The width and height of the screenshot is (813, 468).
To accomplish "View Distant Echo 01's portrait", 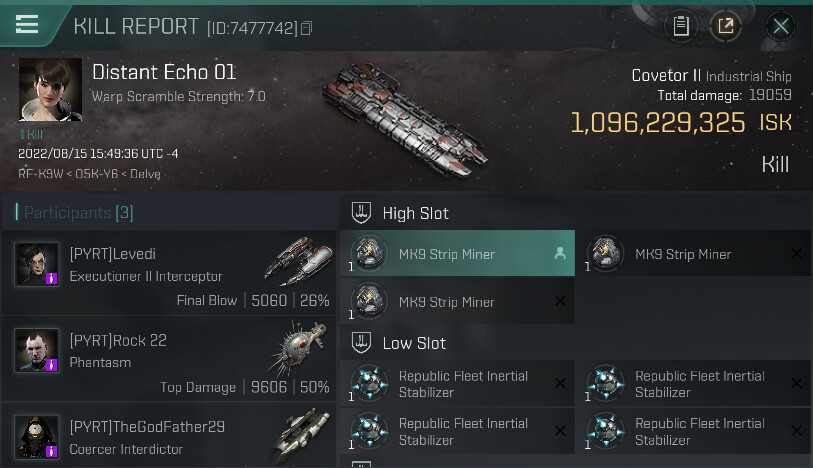I will (50, 90).
